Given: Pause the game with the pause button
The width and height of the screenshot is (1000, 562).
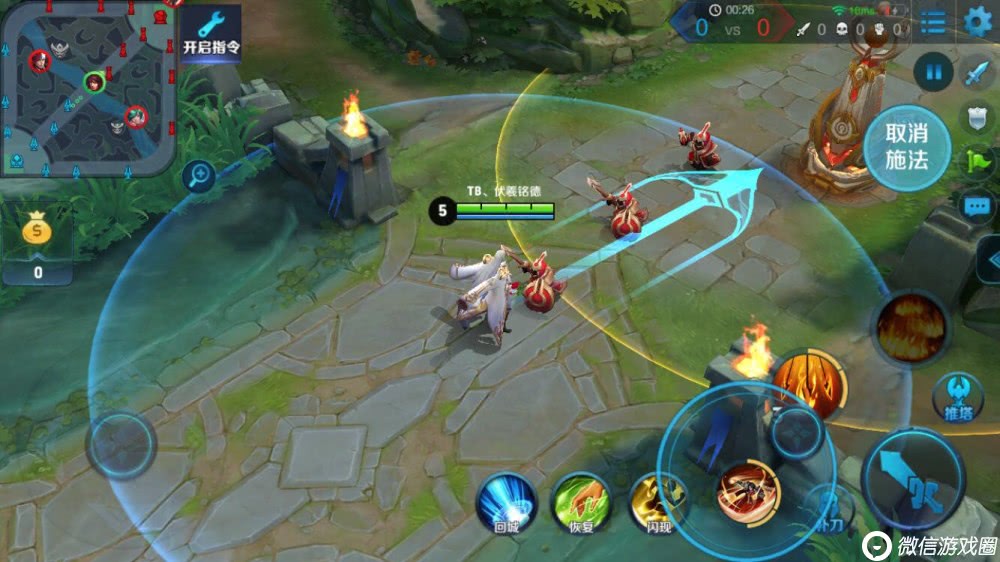Looking at the screenshot, I should coord(933,72).
